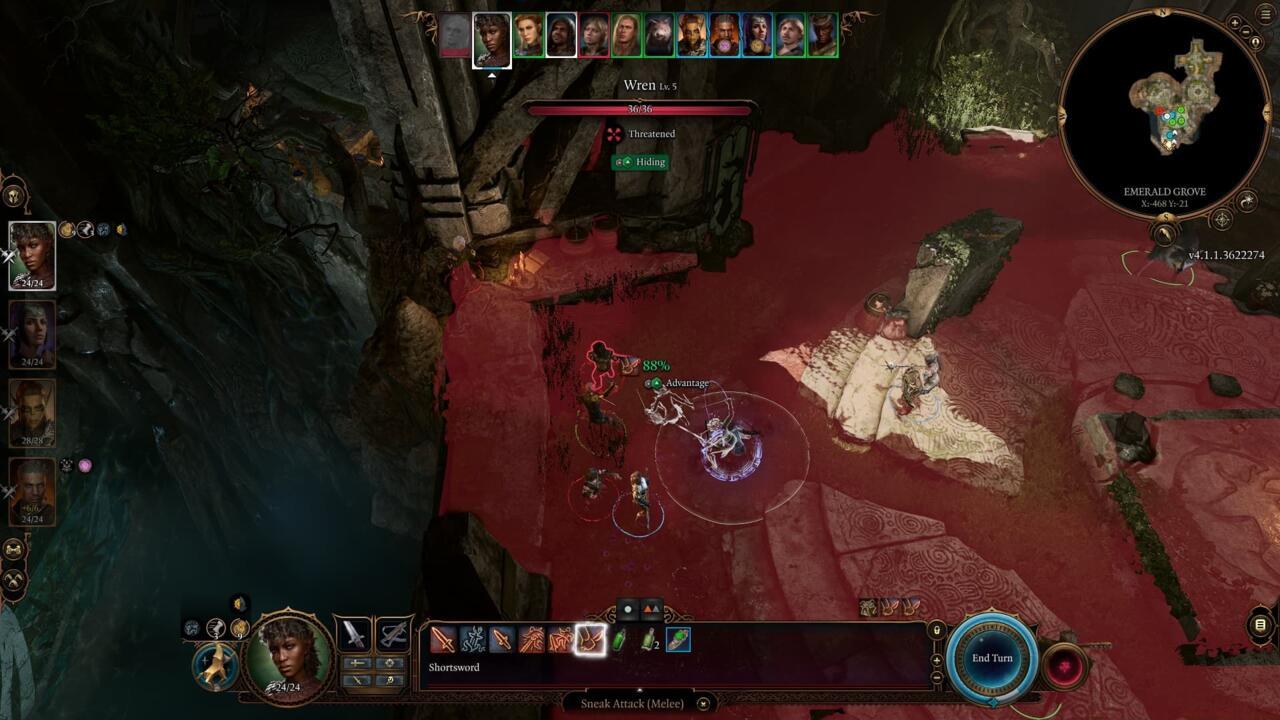Use the green healing potion from the hotbar
The width and height of the screenshot is (1280, 720).
pos(616,640)
